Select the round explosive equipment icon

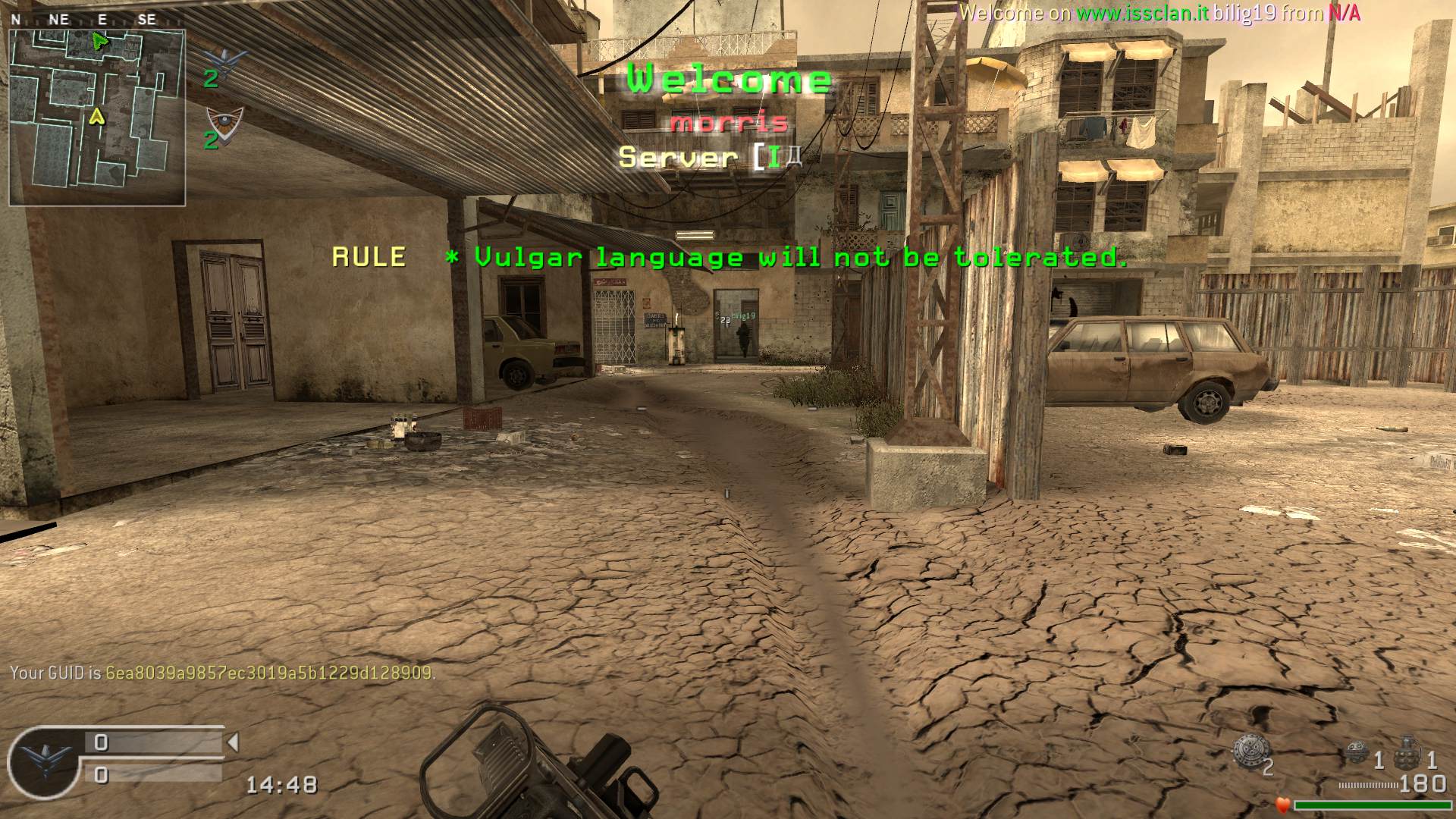coord(1250,754)
